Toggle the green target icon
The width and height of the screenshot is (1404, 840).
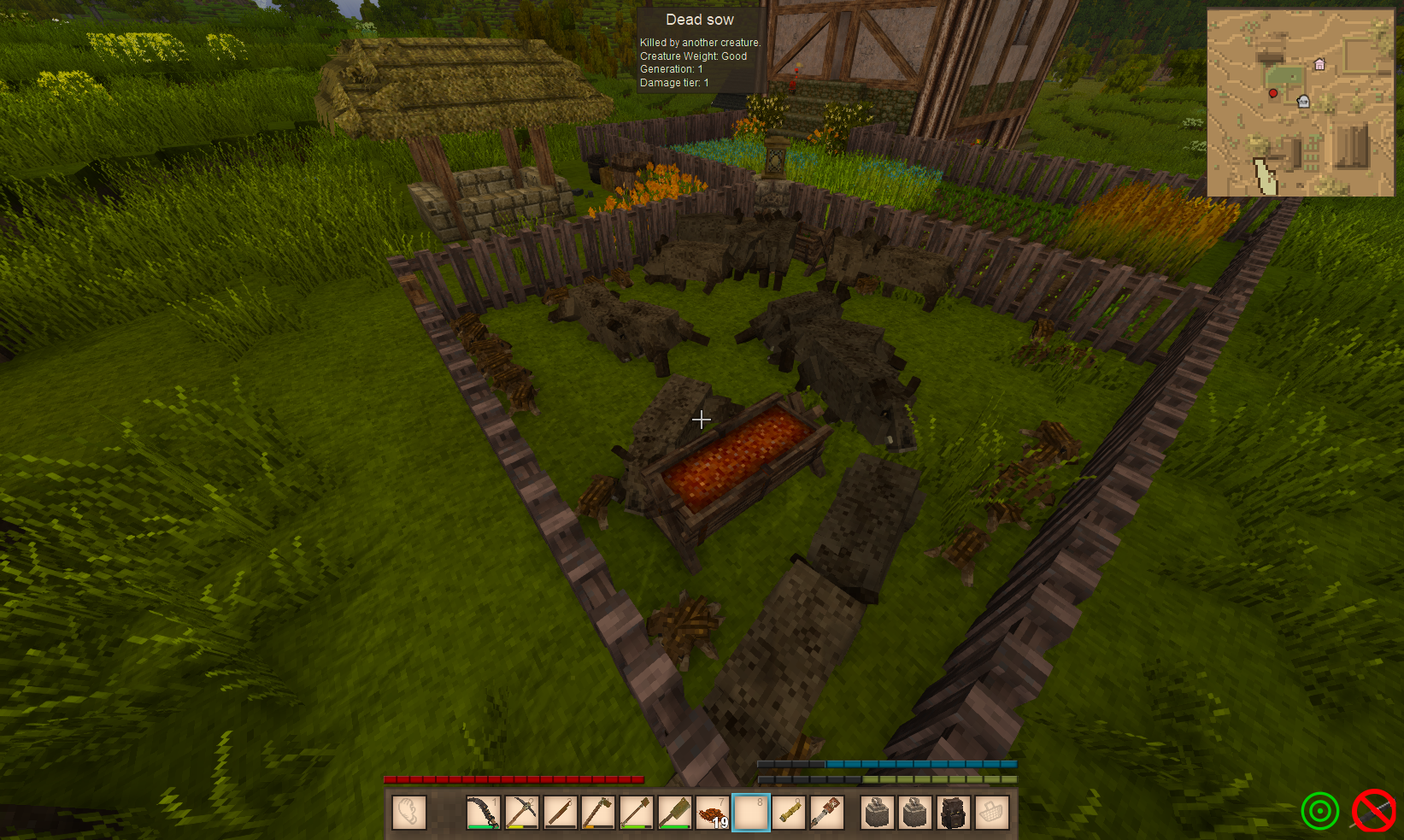1319,810
